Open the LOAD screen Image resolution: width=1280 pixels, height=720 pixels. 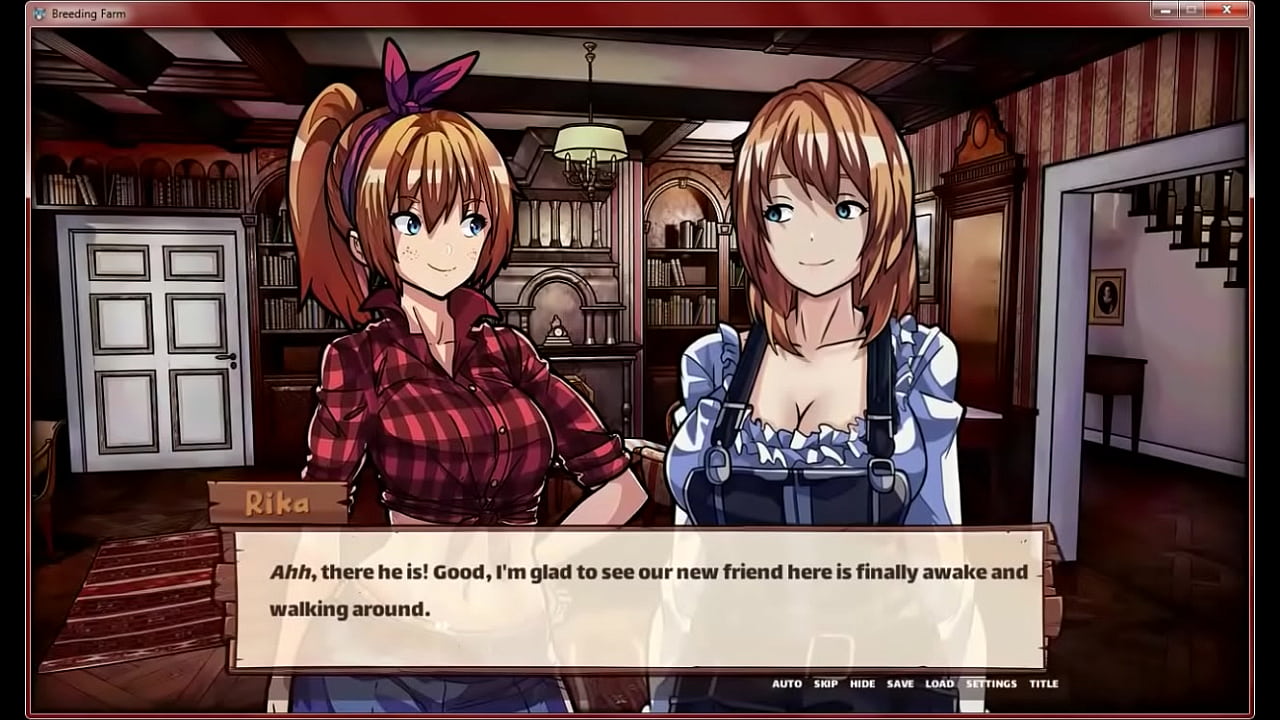940,683
